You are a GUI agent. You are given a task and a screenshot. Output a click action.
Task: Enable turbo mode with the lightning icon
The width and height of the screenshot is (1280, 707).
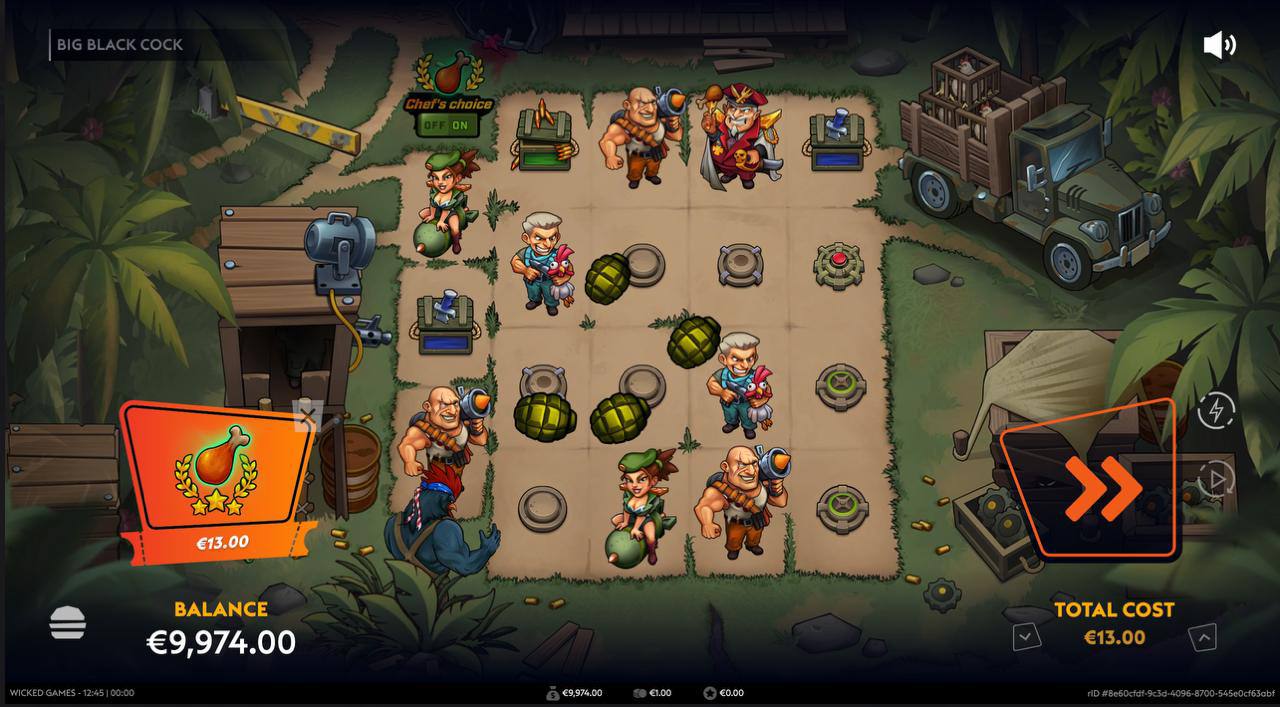[1216, 410]
